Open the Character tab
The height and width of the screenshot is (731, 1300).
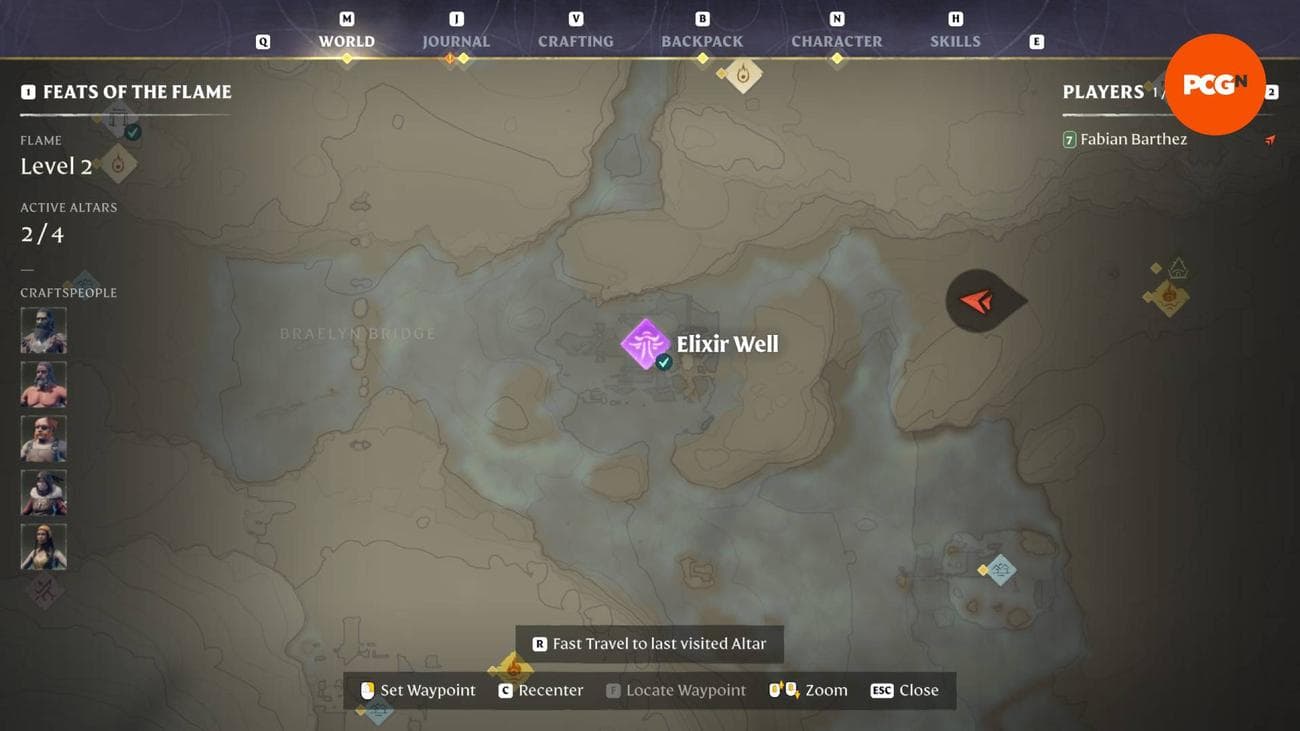[836, 42]
